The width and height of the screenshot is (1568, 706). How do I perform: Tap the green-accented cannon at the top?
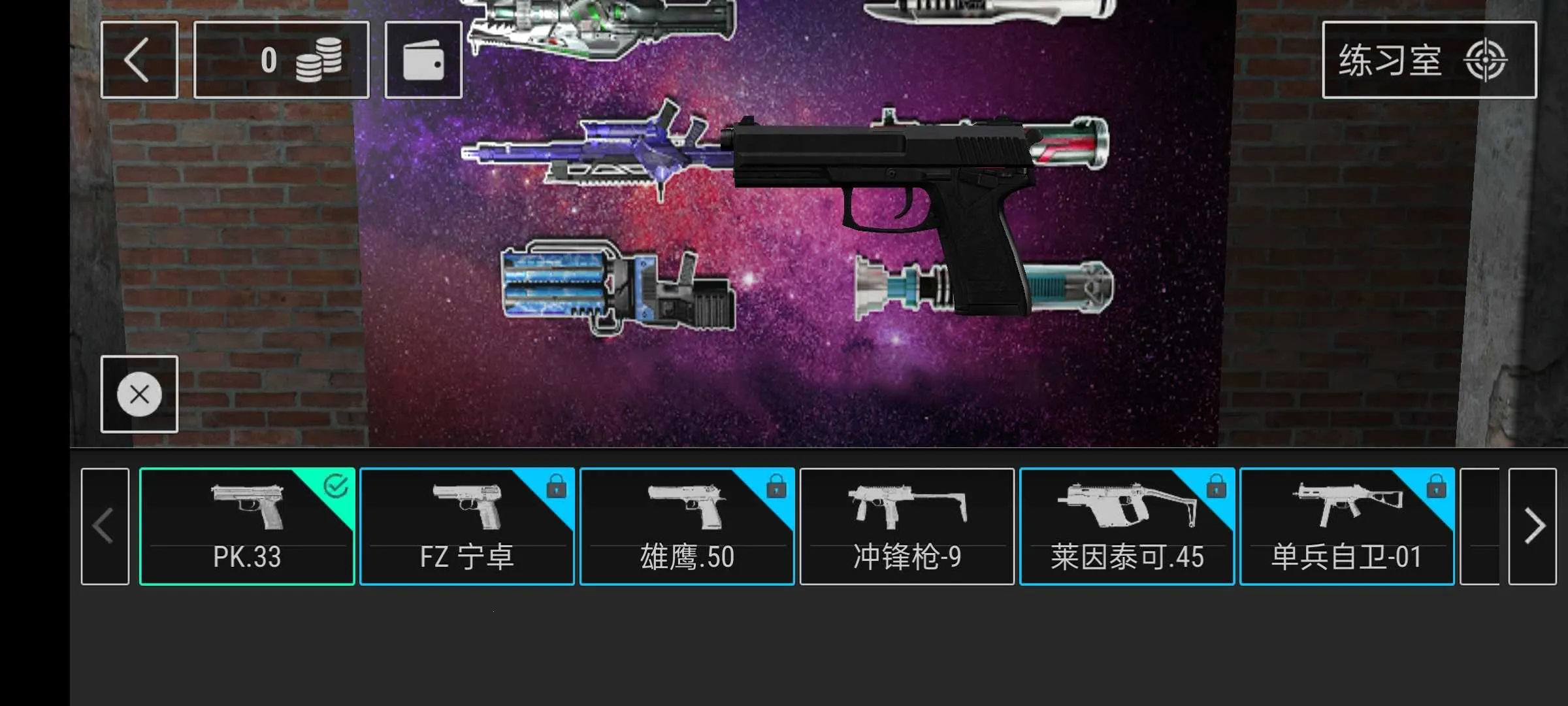point(588,26)
